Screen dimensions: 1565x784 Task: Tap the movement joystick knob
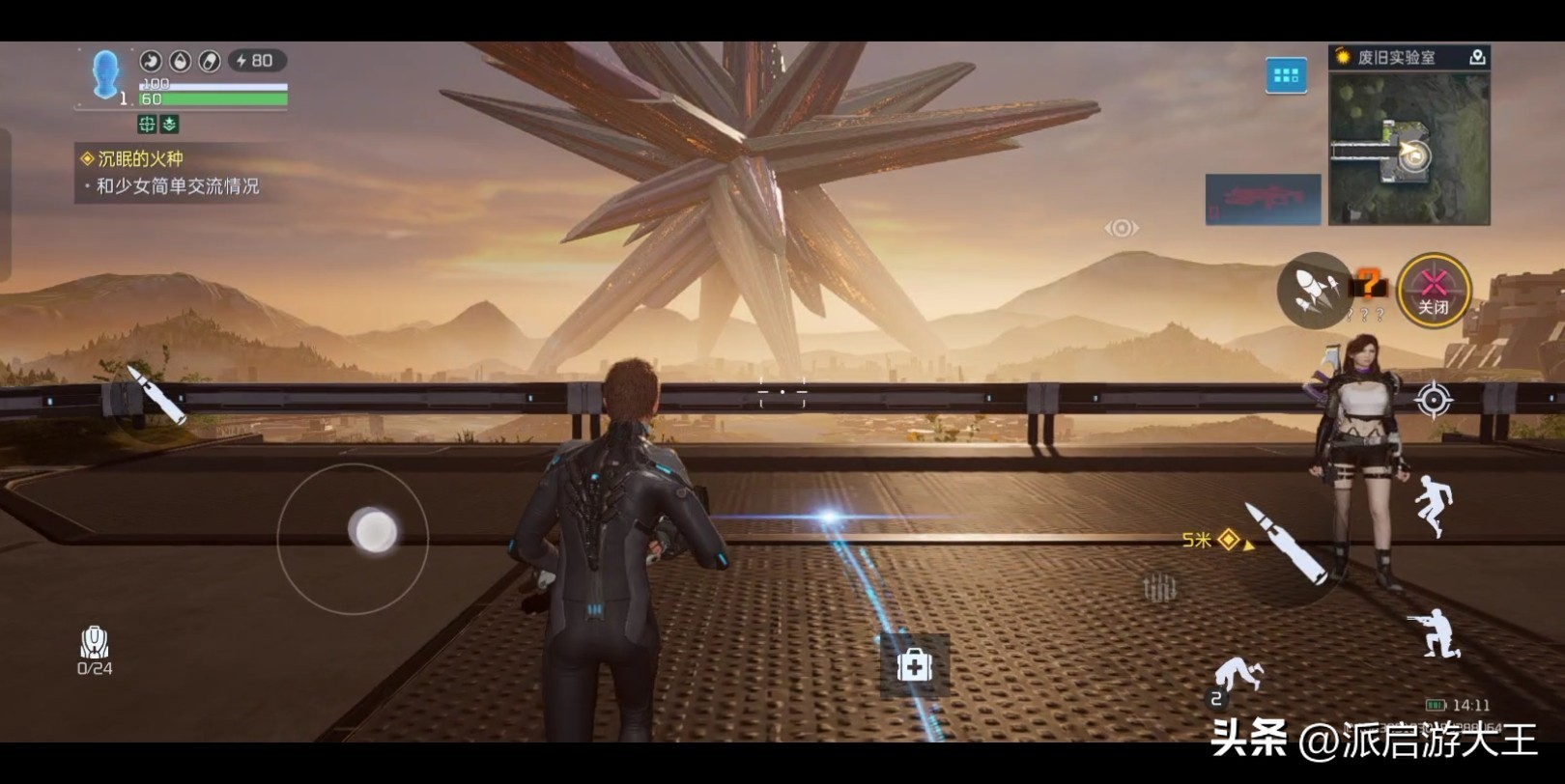pyautogui.click(x=374, y=530)
